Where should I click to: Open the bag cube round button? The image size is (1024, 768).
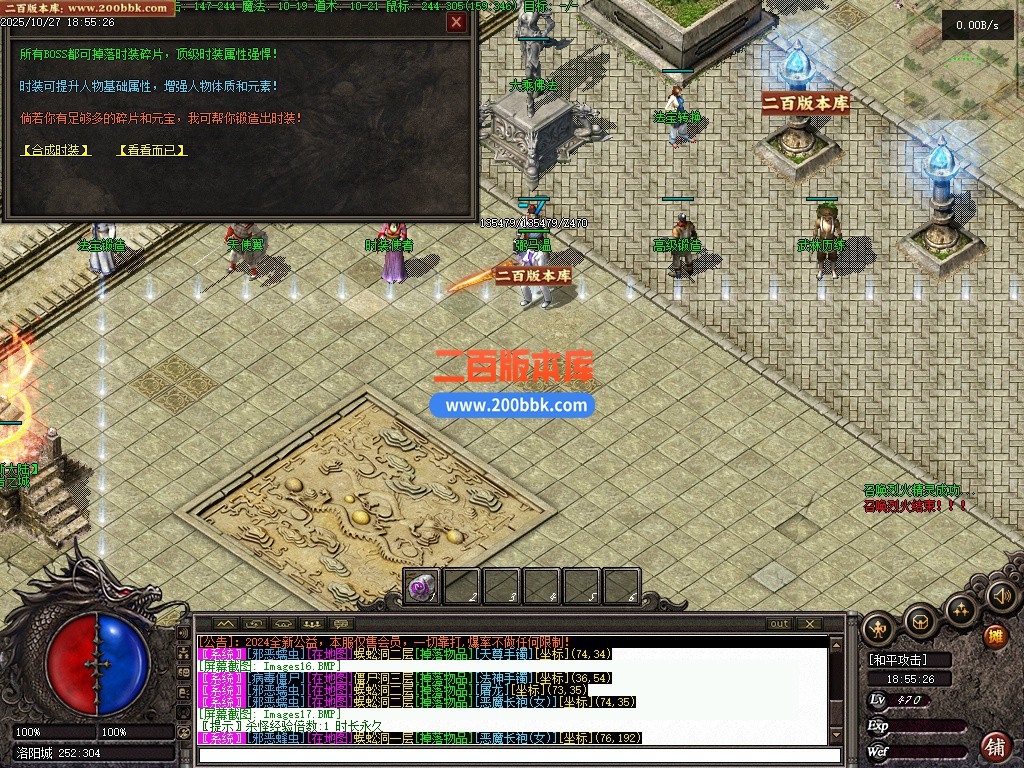click(x=920, y=621)
